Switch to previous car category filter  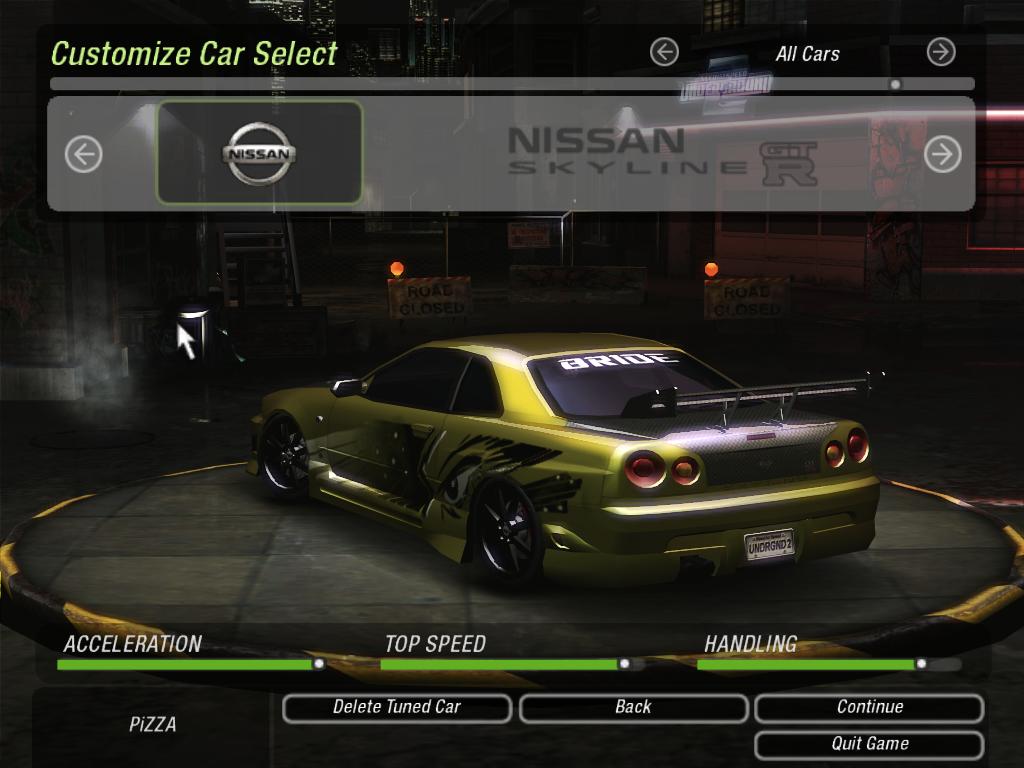(664, 52)
